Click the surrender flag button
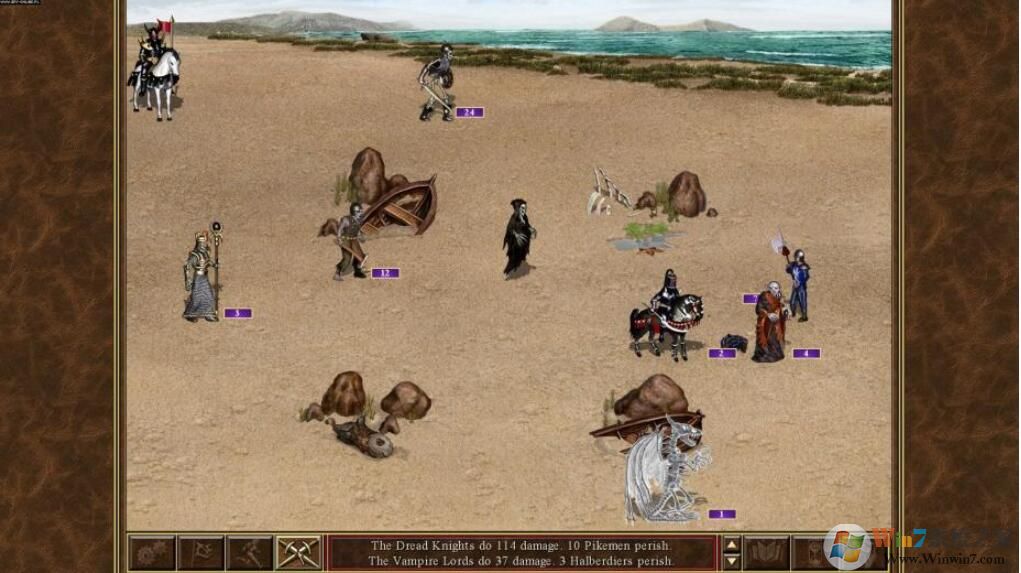 (201, 553)
